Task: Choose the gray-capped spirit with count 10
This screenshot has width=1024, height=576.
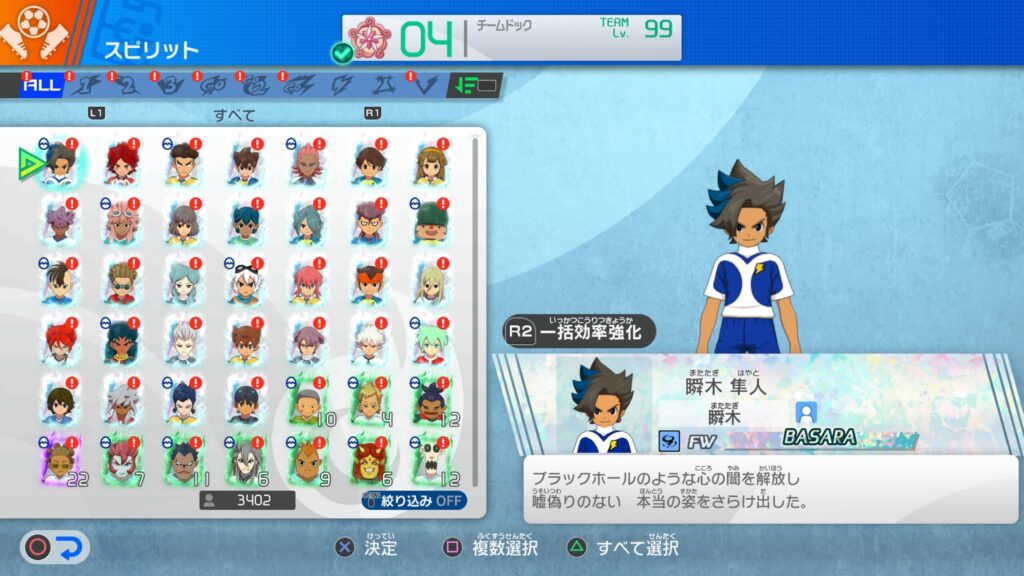Action: click(308, 401)
